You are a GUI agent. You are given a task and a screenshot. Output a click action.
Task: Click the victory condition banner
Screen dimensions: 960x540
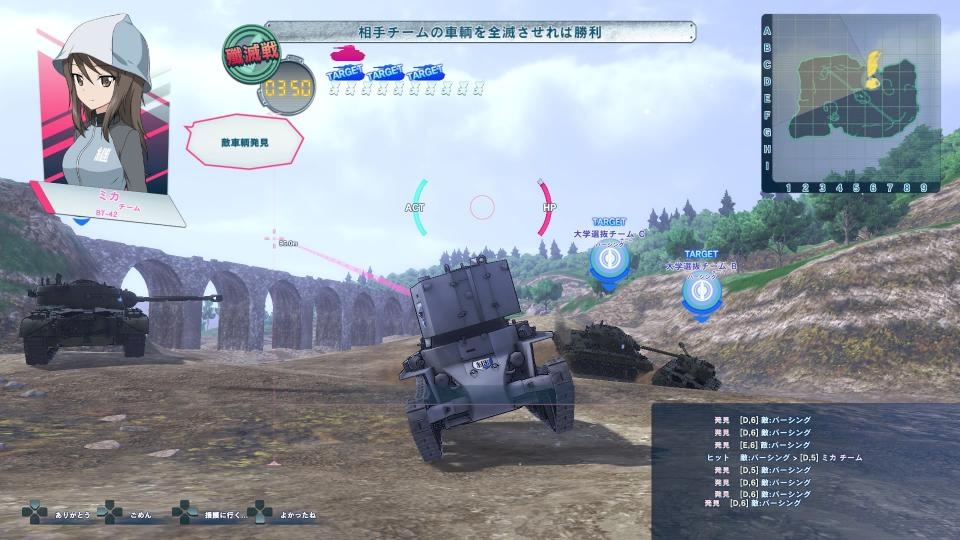click(481, 32)
